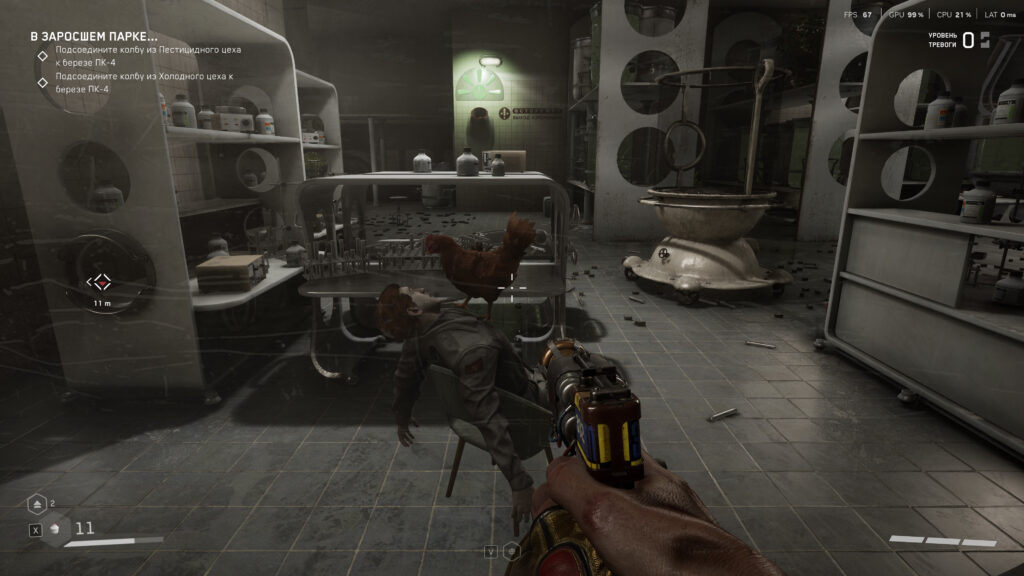Click the alarm level indicator icon

[984, 40]
